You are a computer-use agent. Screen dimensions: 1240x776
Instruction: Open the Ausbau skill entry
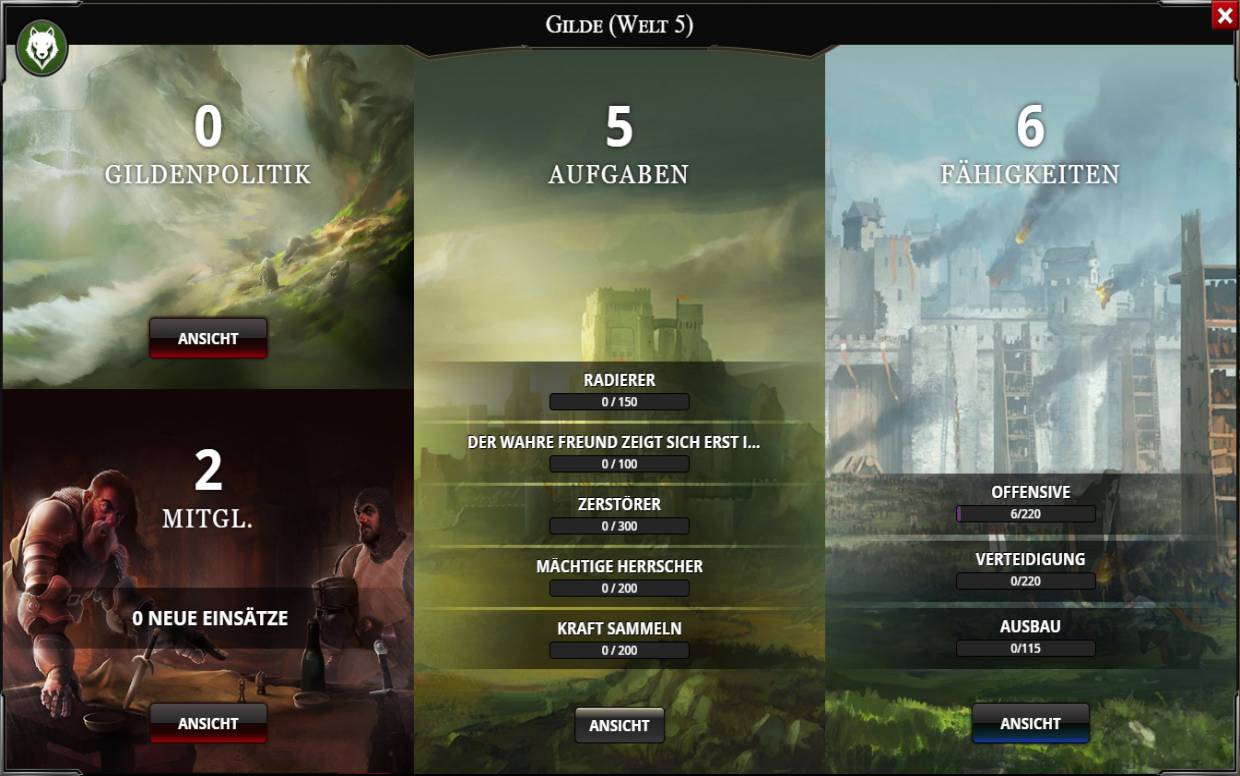[1030, 637]
